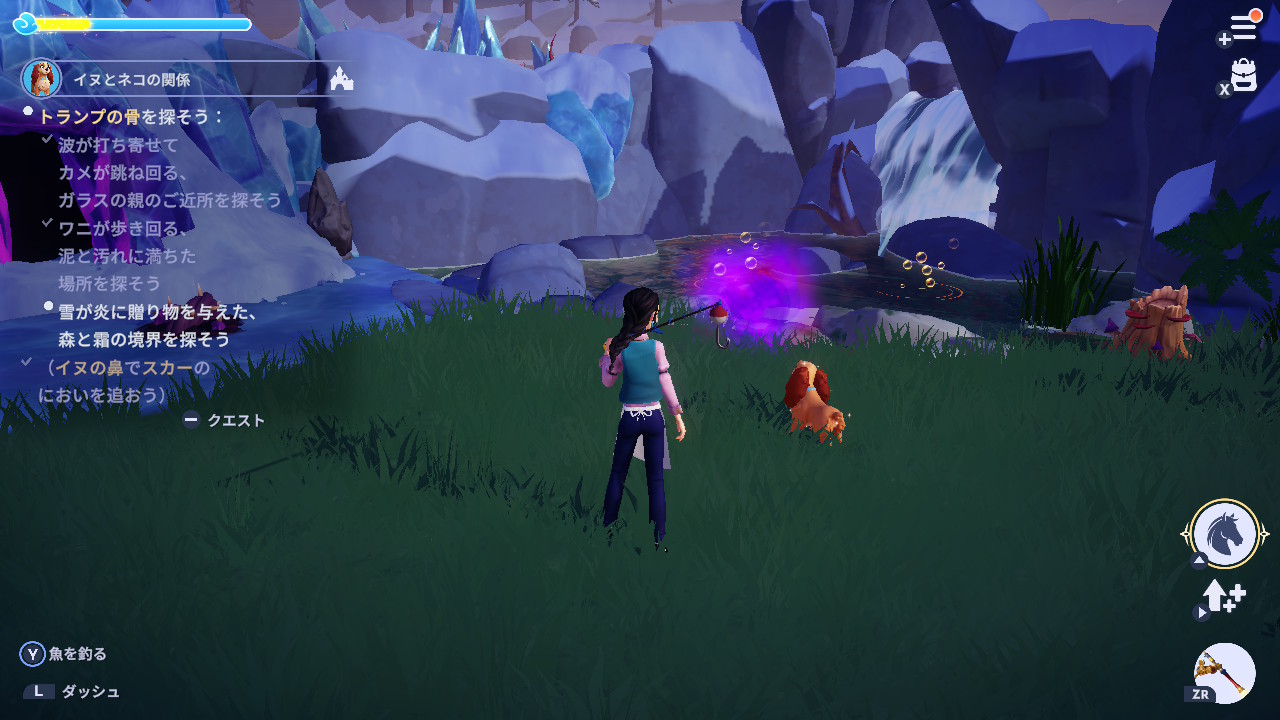Screen dimensions: 1280x720
Task: Select the horse head mount icon
Action: pyautogui.click(x=1225, y=533)
